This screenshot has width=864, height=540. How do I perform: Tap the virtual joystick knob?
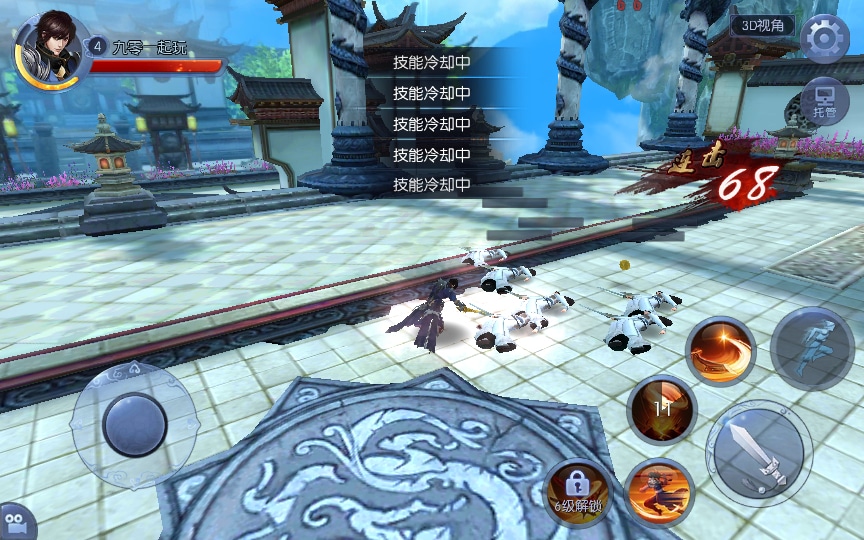[x=134, y=424]
